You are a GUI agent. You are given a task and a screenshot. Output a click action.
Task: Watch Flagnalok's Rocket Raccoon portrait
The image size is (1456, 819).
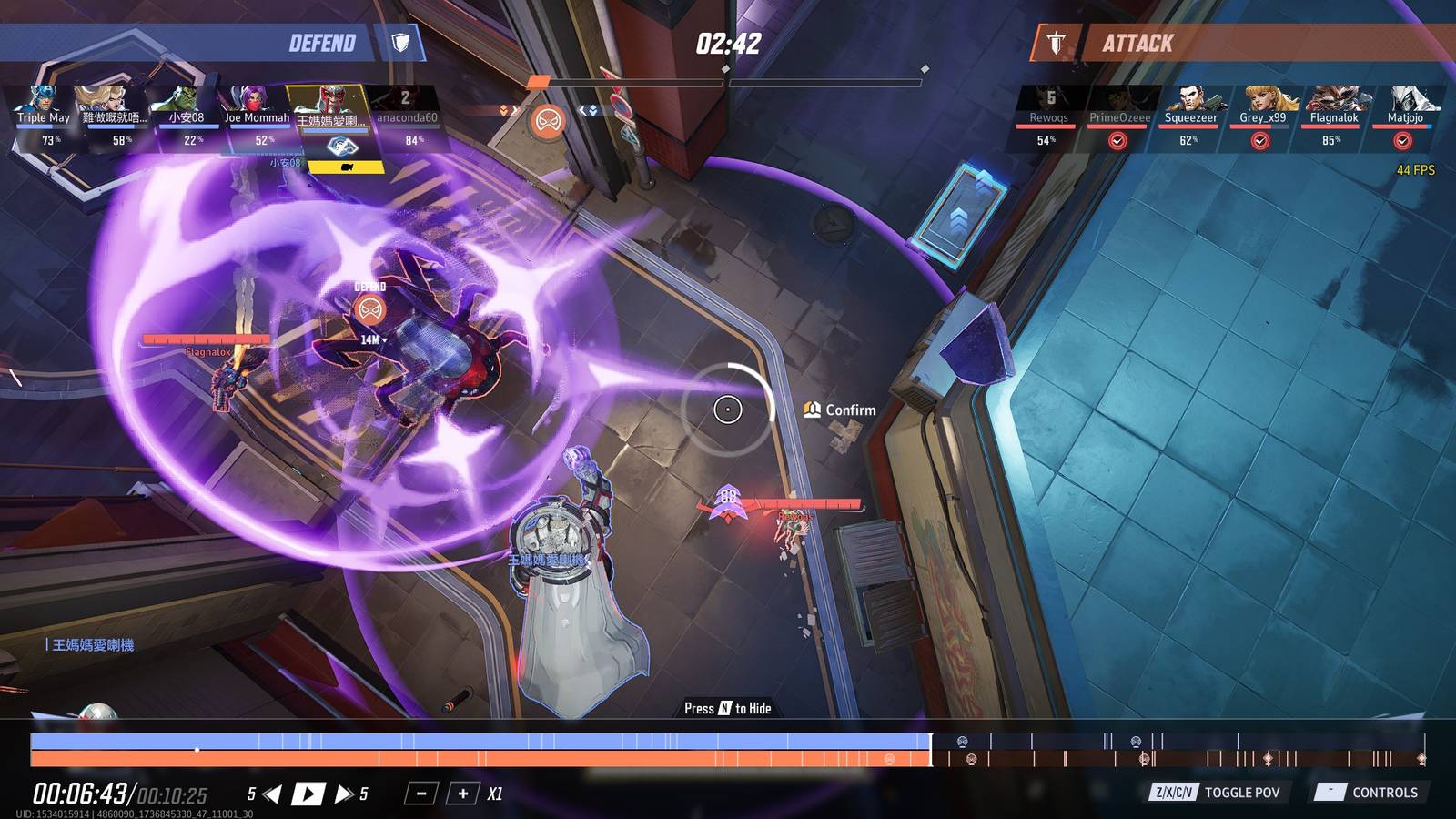(x=1333, y=106)
